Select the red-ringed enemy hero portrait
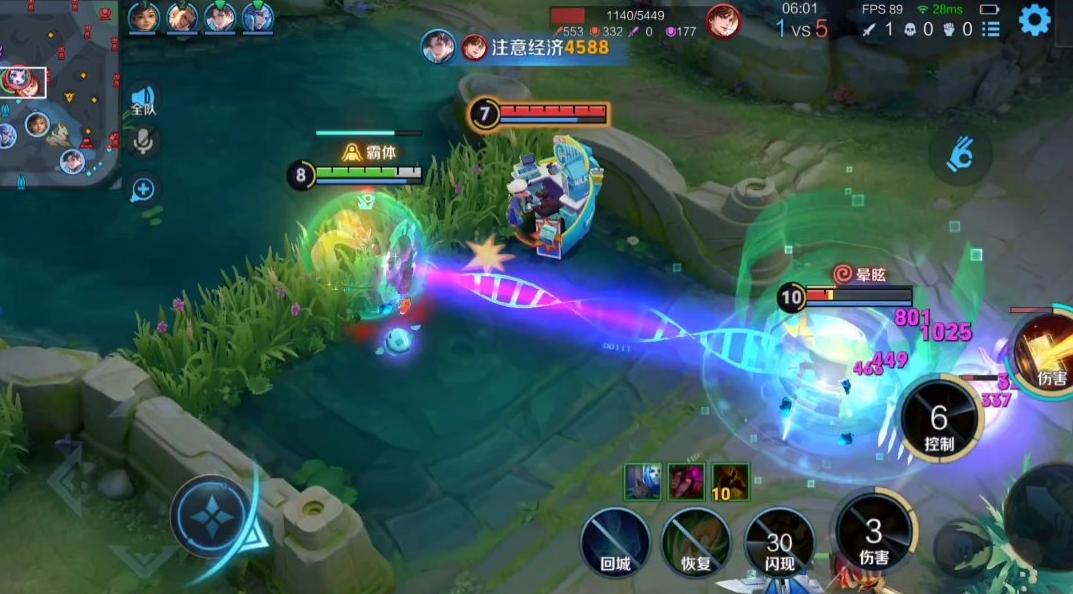The image size is (1073, 594). click(x=723, y=20)
